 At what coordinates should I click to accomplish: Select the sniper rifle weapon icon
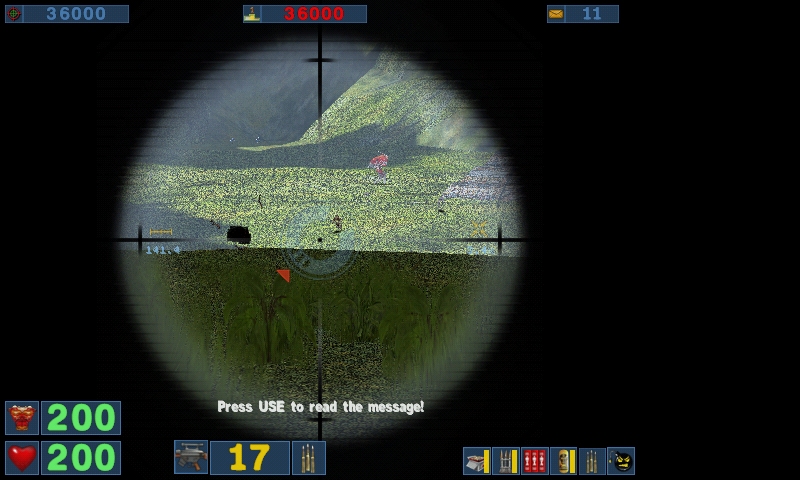(x=191, y=457)
